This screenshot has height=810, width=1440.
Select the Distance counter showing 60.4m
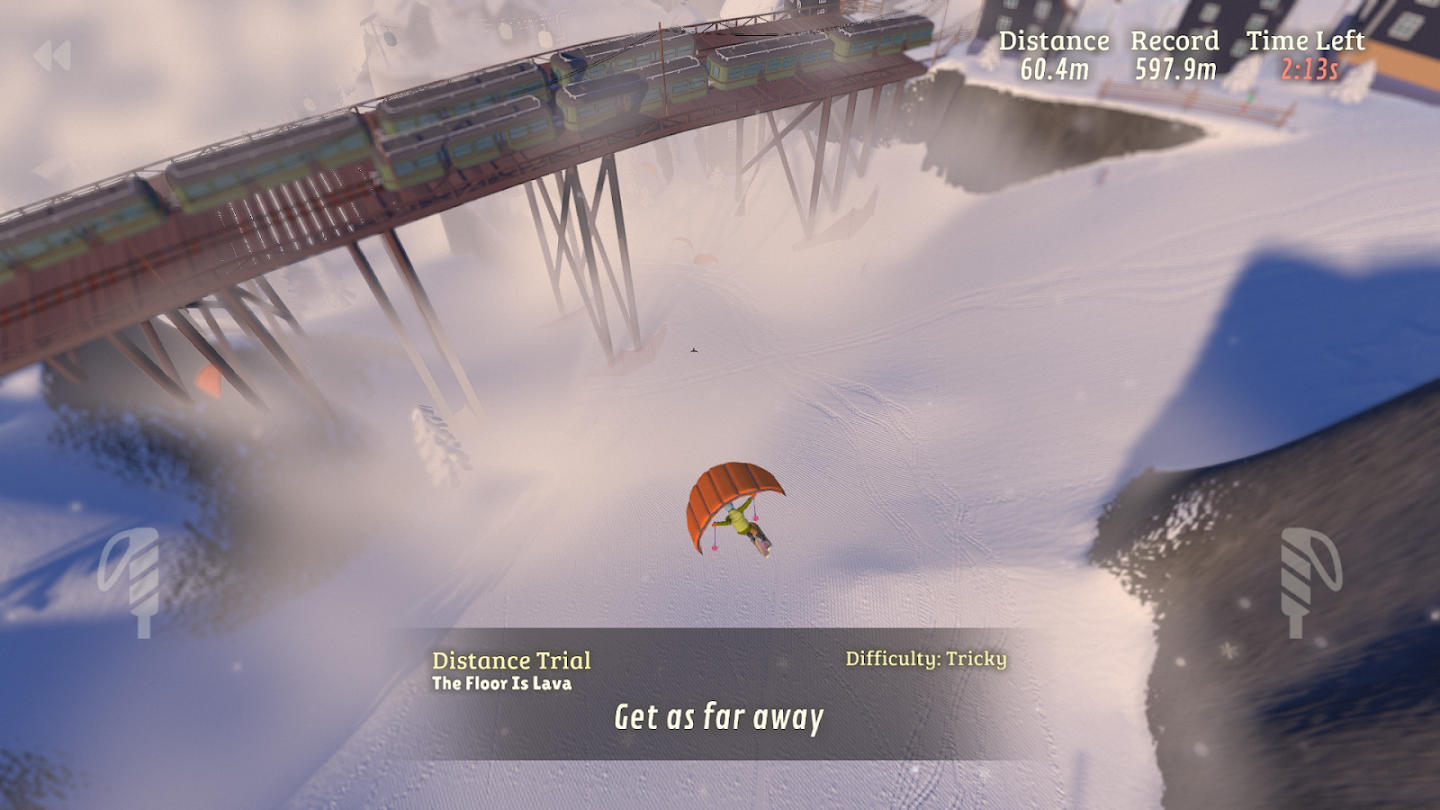(1056, 70)
